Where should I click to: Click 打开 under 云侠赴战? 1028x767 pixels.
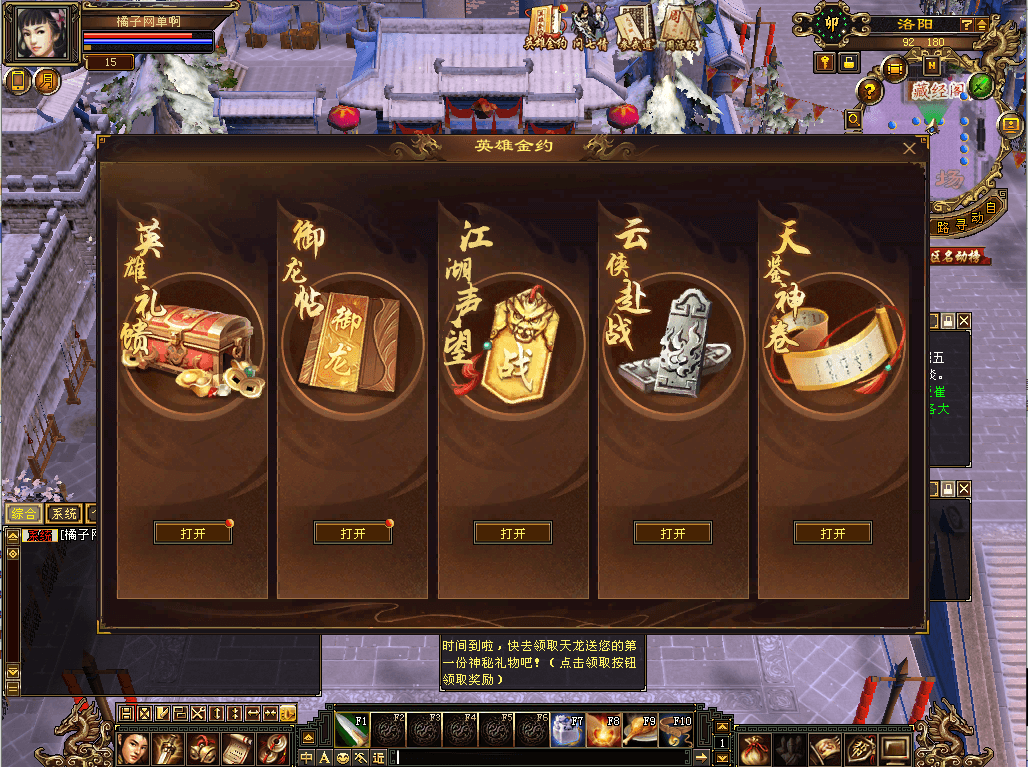click(x=673, y=534)
